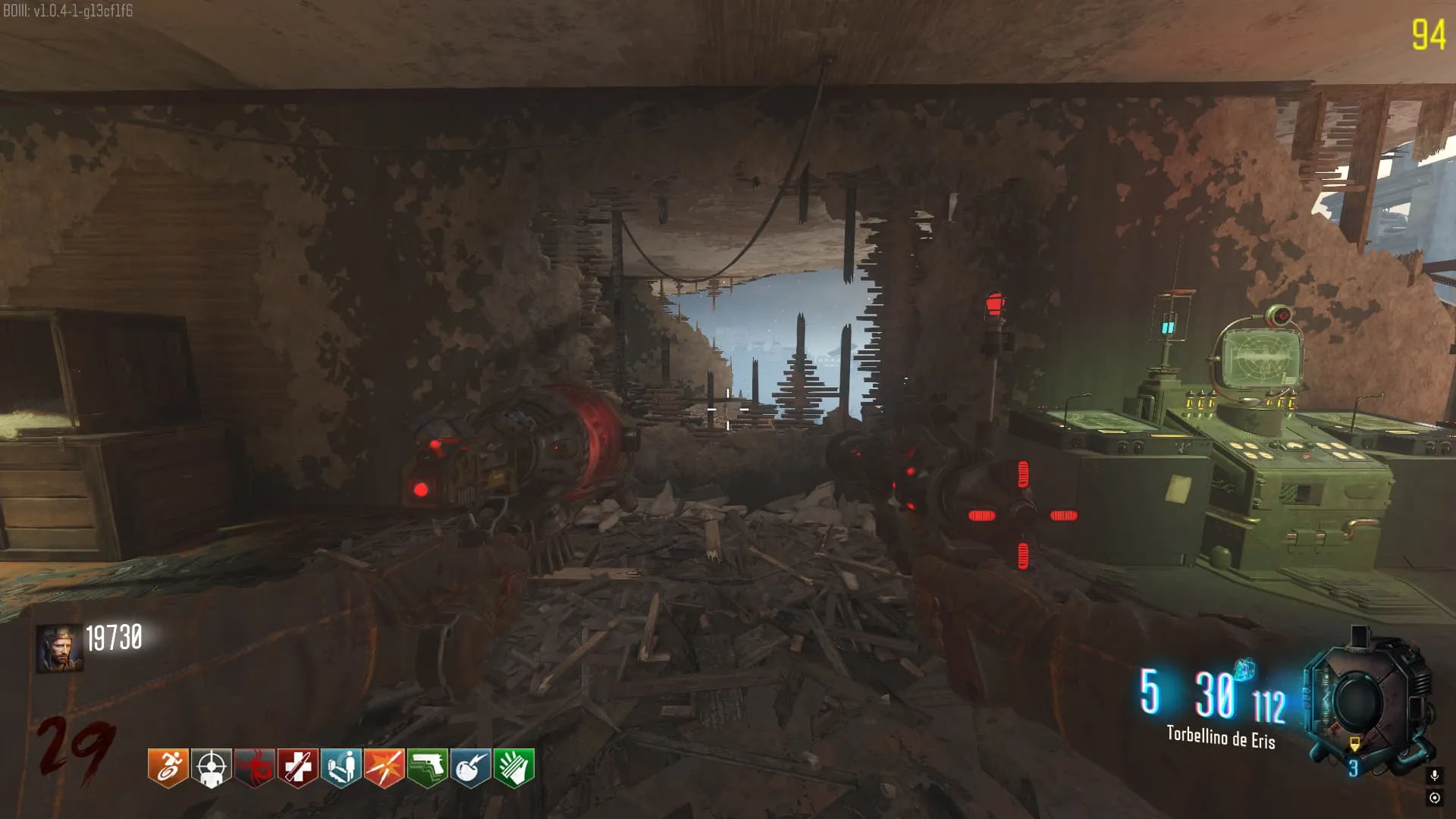Choose the white cross and bullet perk icon
The width and height of the screenshot is (1456, 819).
297,768
